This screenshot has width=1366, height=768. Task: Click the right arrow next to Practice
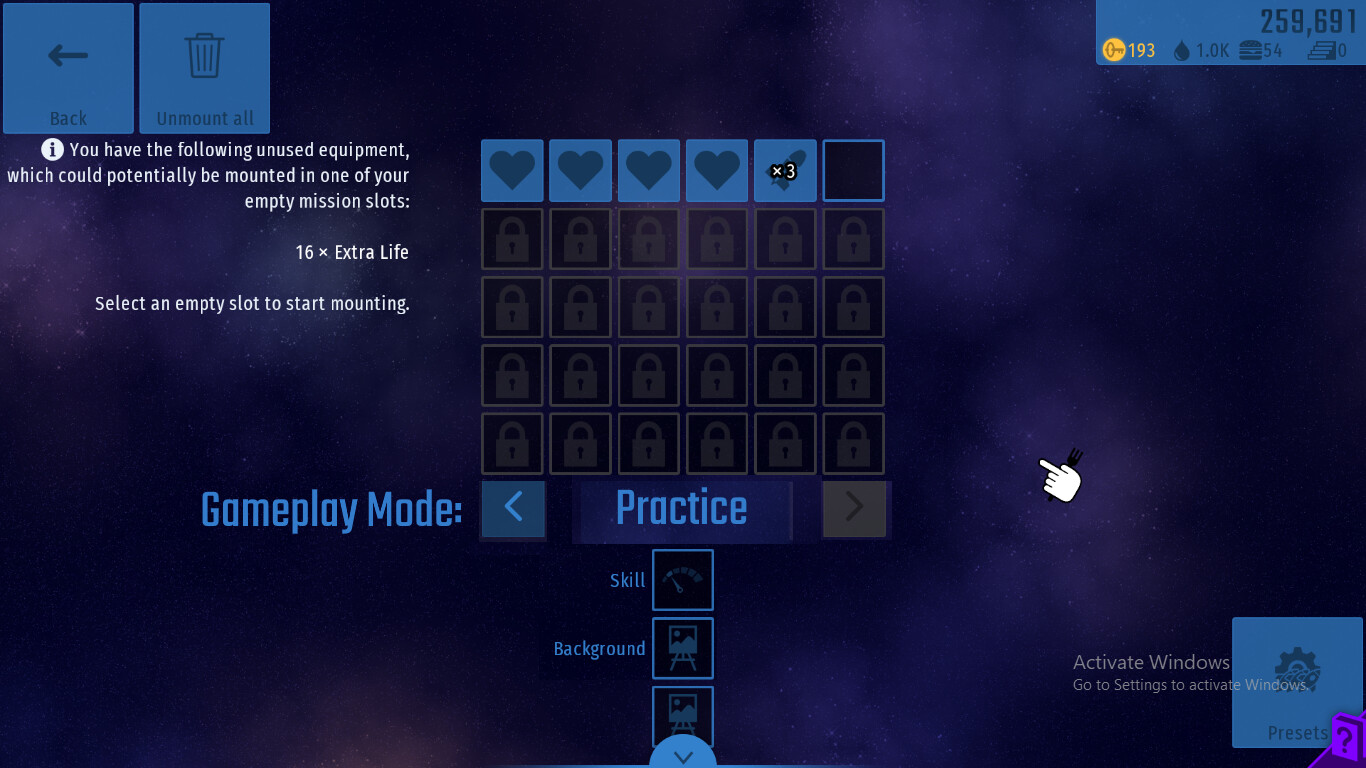click(854, 508)
